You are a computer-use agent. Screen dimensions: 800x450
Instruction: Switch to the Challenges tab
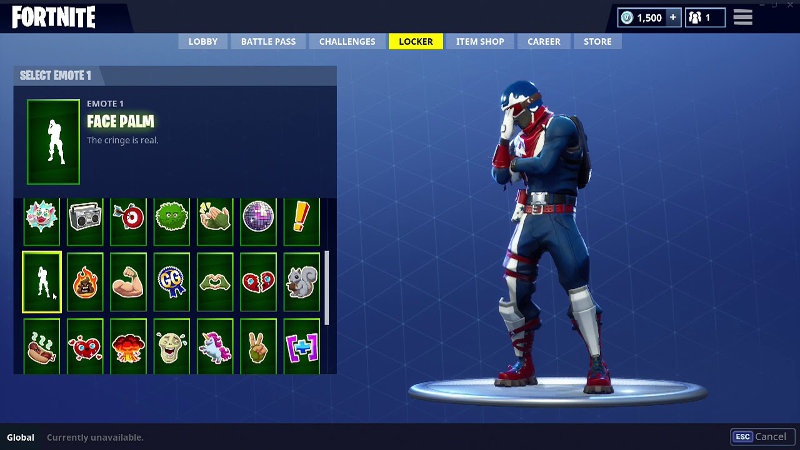(347, 42)
